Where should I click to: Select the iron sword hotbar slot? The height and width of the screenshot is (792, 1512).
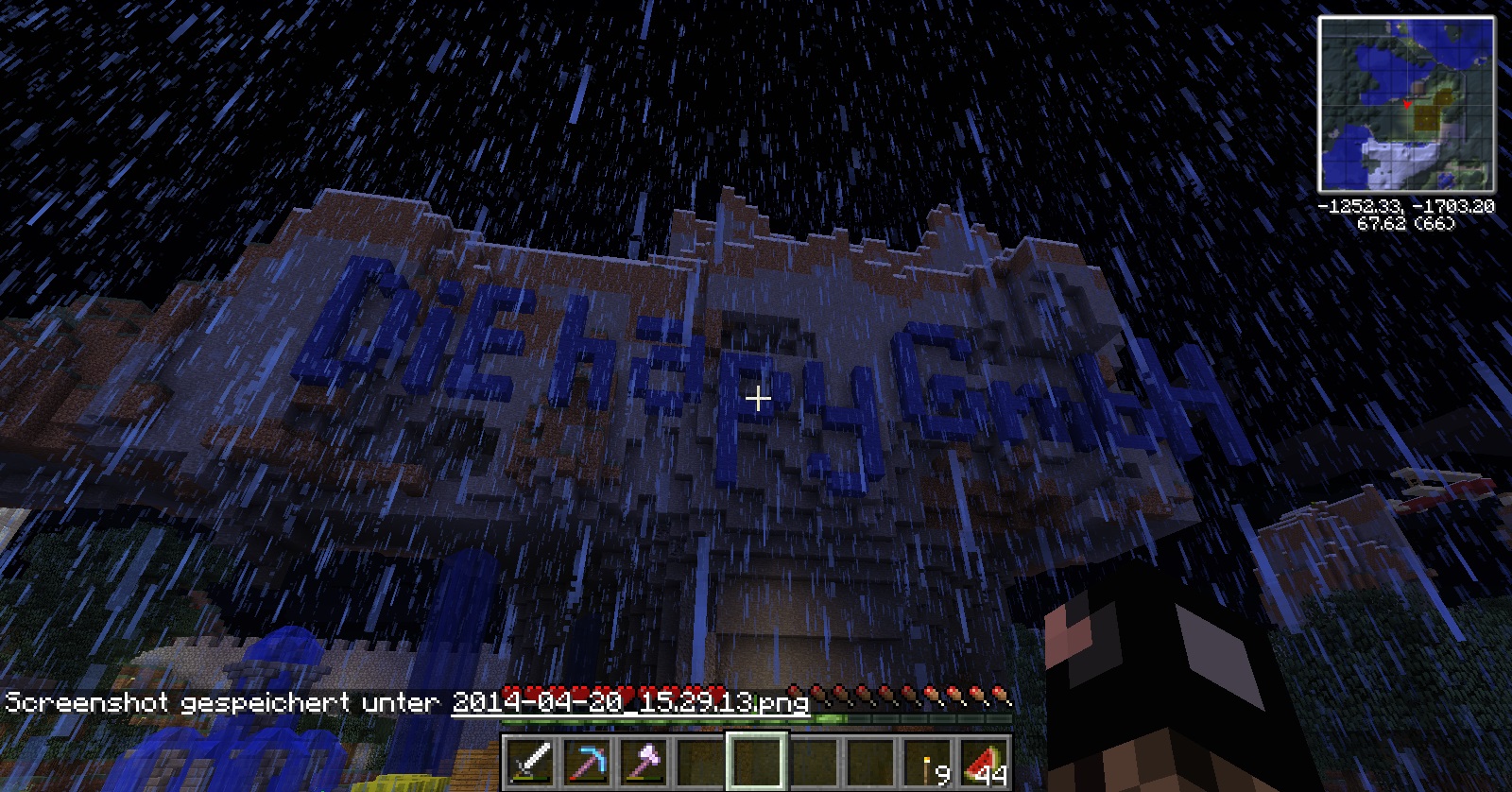pyautogui.click(x=530, y=762)
